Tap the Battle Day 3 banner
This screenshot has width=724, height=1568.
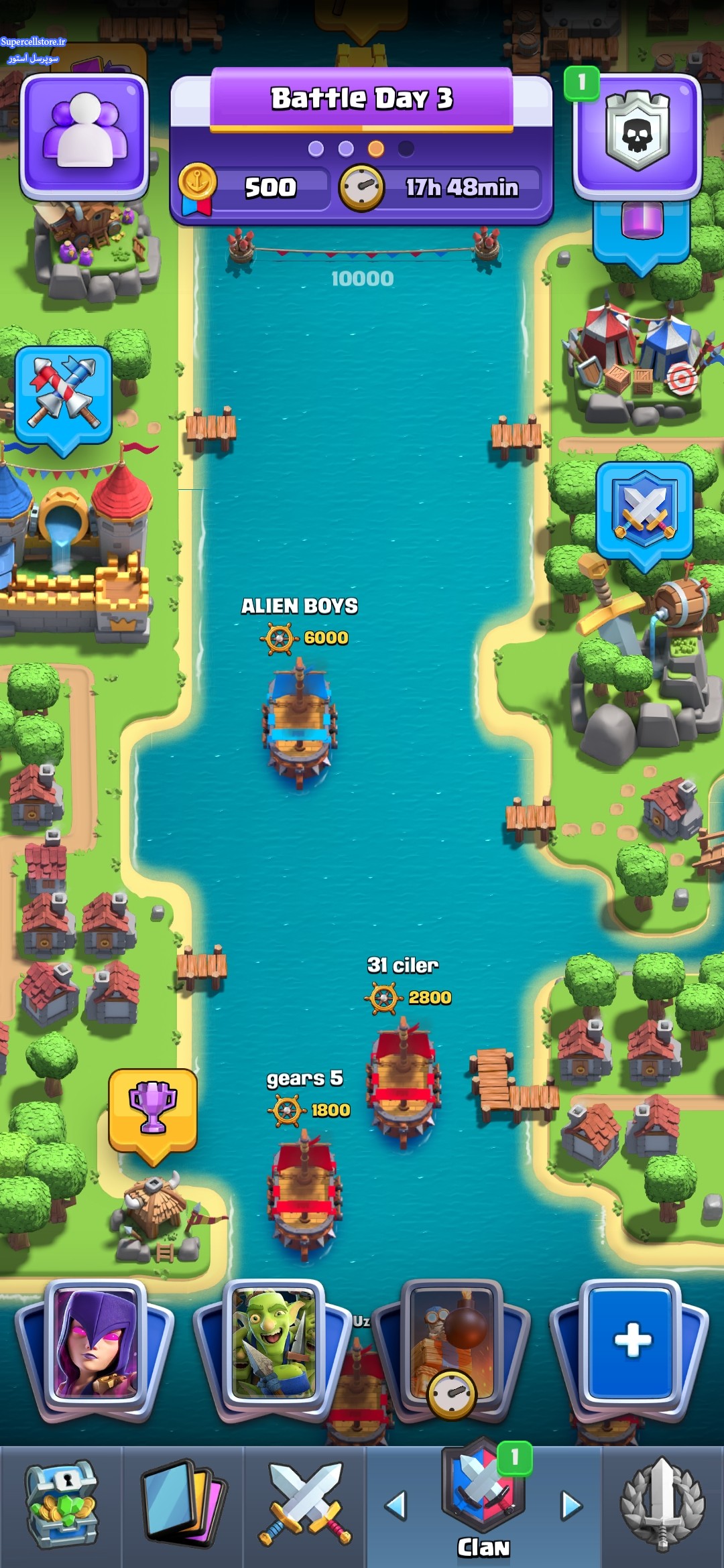[361, 99]
